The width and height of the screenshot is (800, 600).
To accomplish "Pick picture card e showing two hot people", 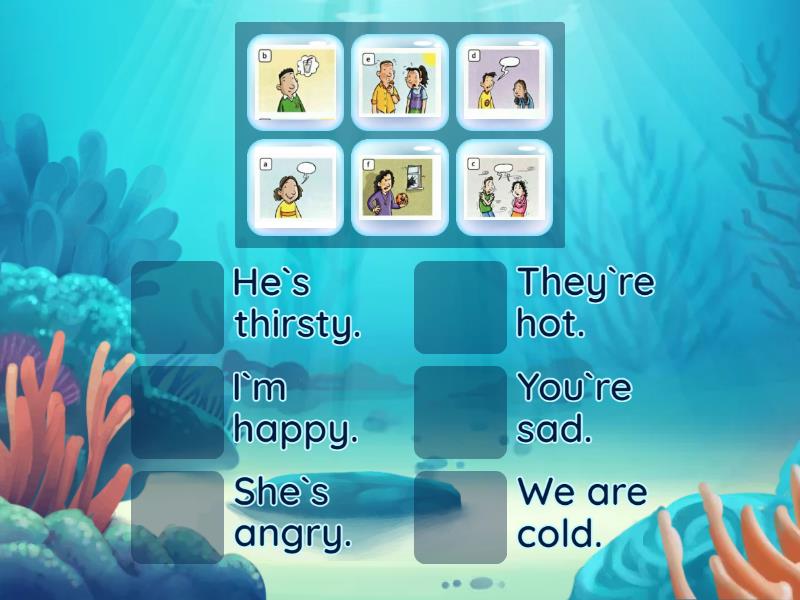I will point(399,83).
